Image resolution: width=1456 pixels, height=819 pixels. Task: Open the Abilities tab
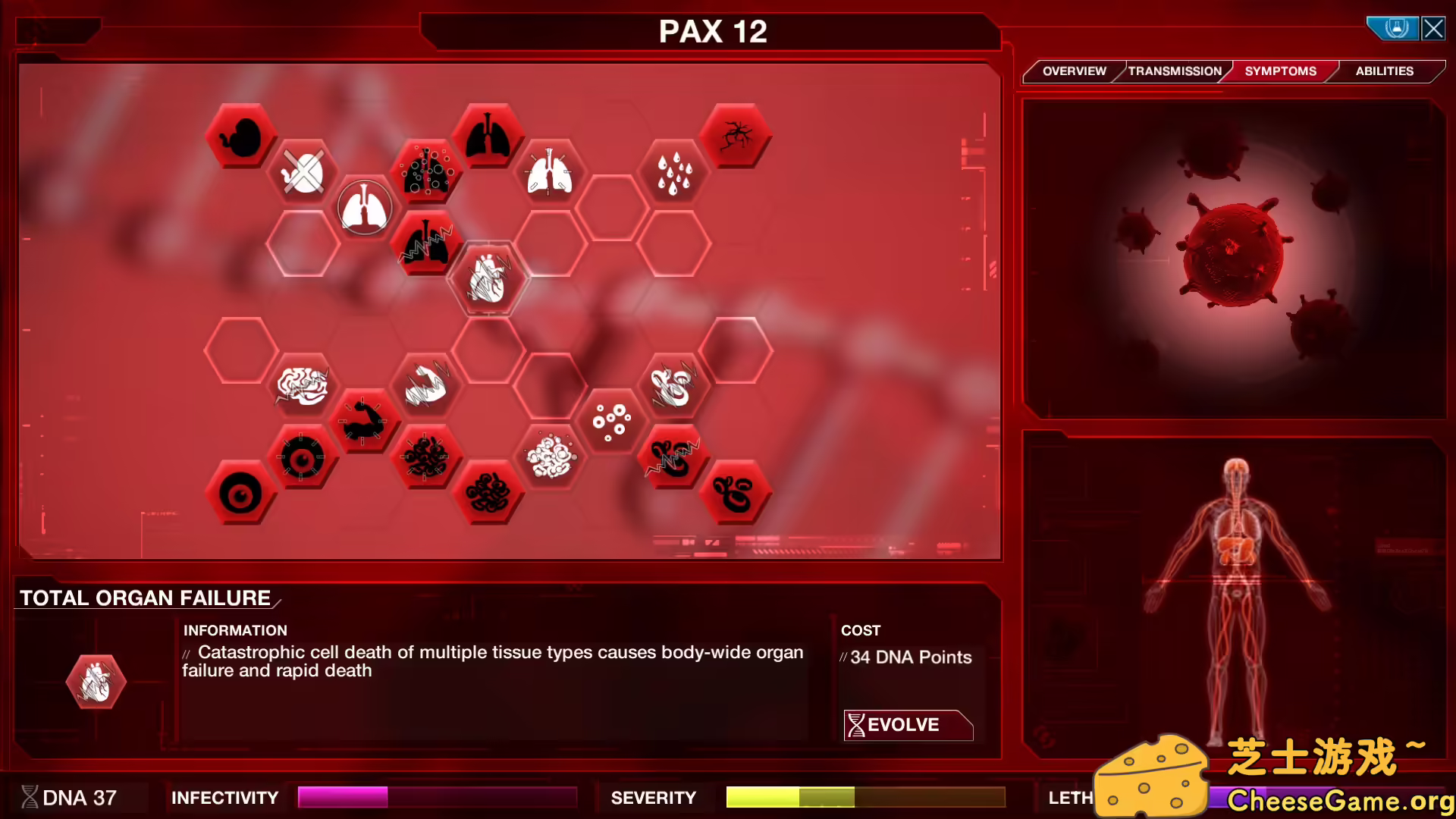click(x=1384, y=71)
